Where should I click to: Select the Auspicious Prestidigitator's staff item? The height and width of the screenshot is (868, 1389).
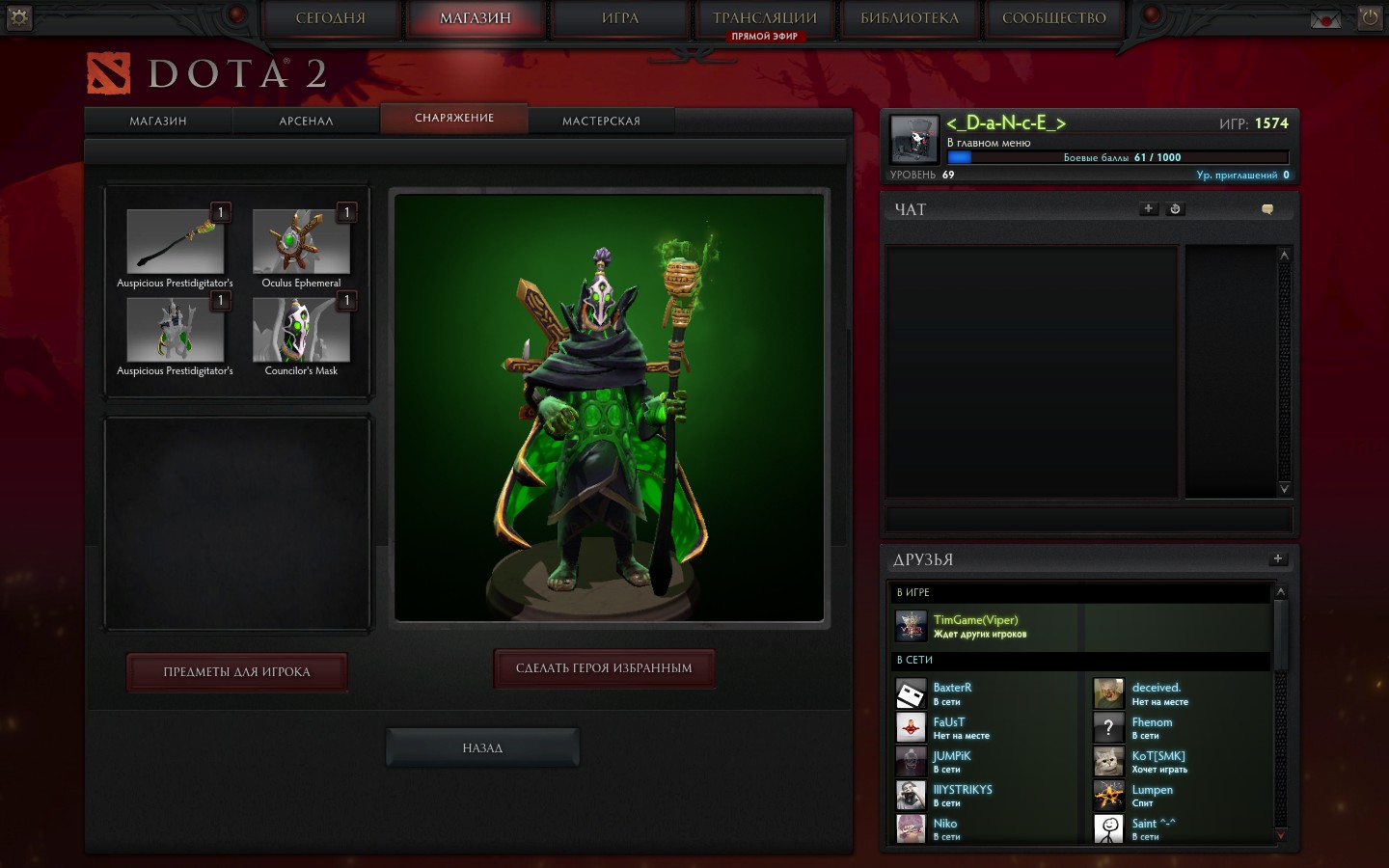coord(175,241)
